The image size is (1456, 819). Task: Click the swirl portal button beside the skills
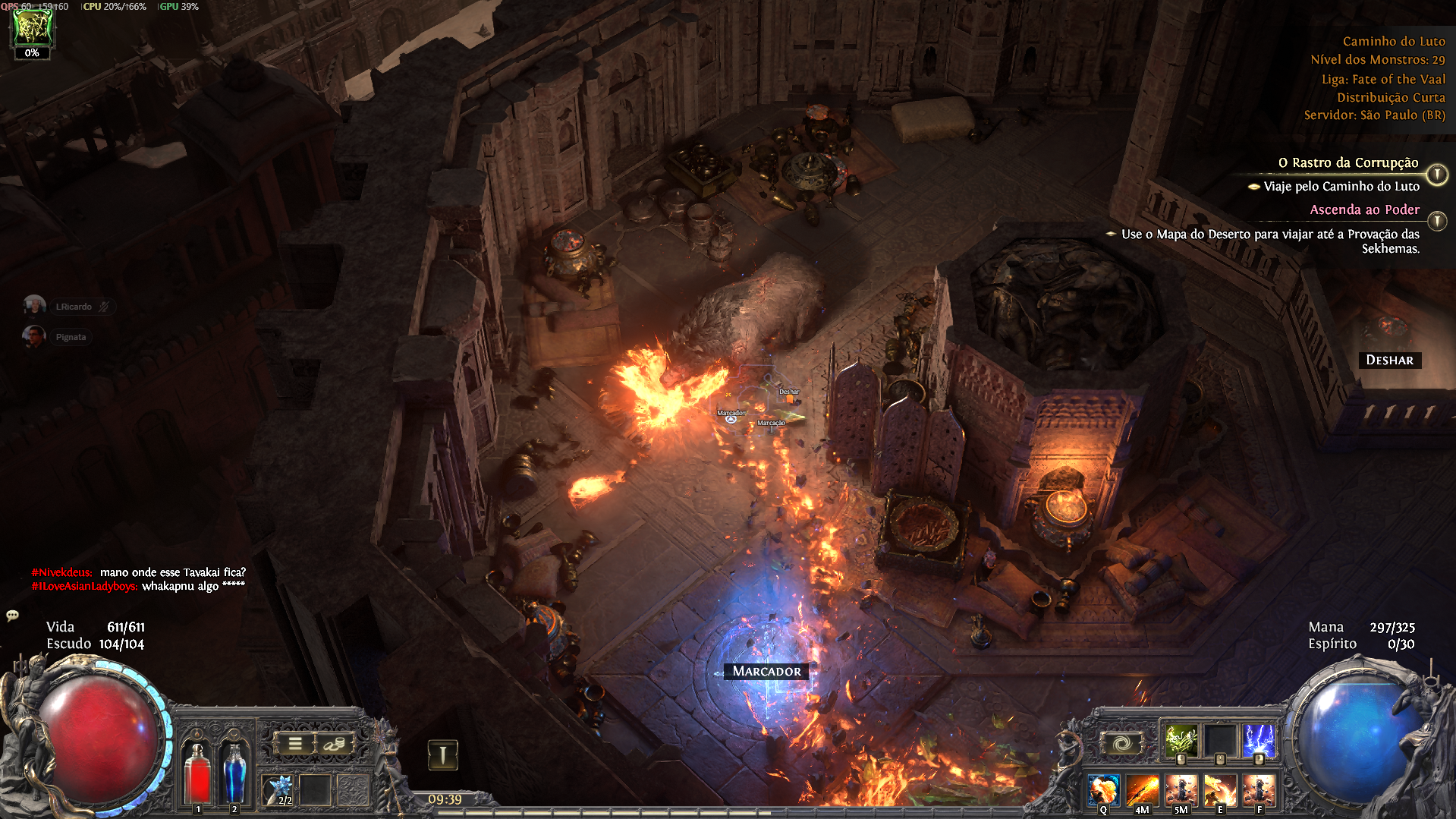click(1121, 744)
